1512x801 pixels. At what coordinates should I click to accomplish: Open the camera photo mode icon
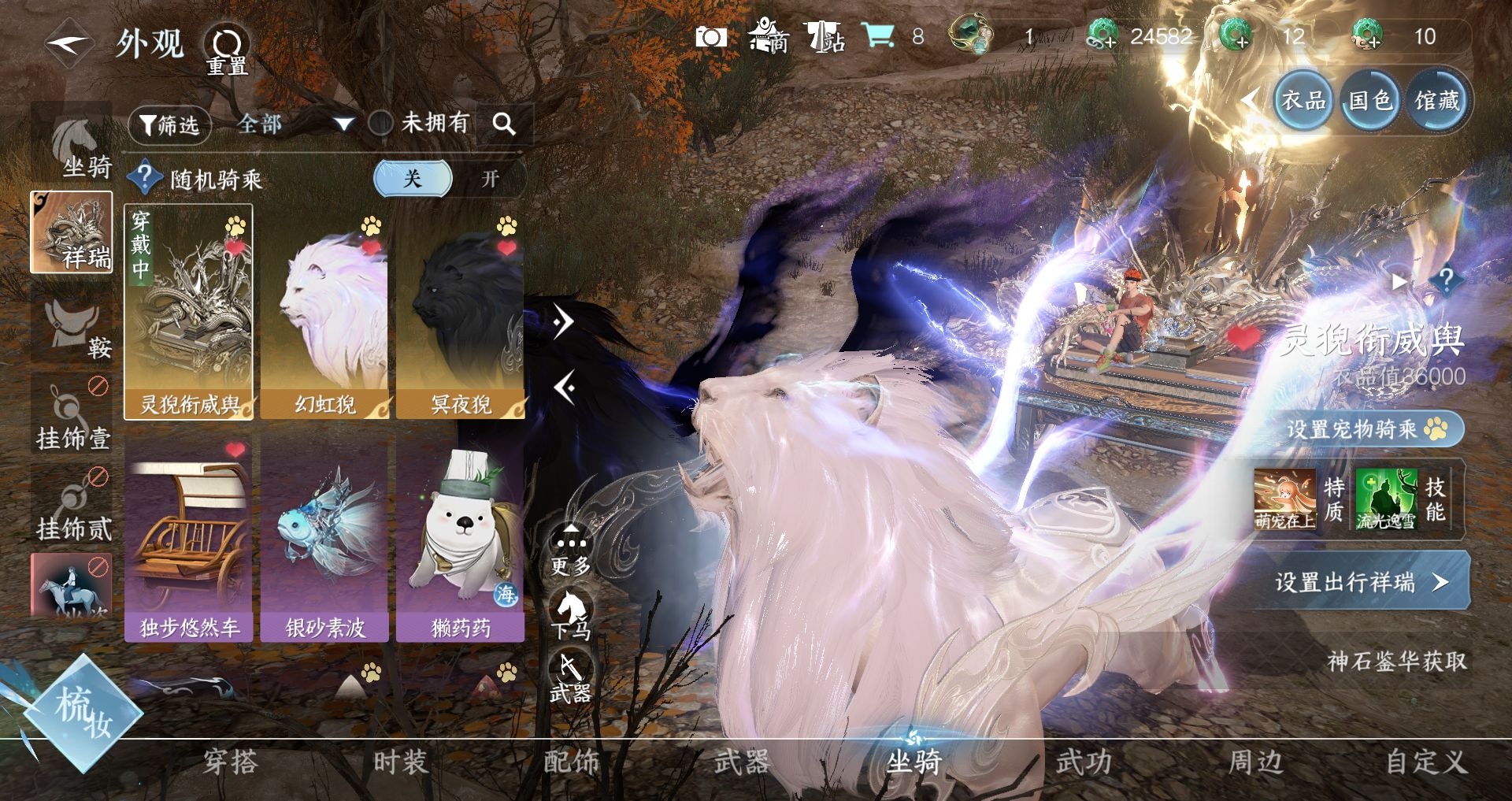click(x=710, y=37)
